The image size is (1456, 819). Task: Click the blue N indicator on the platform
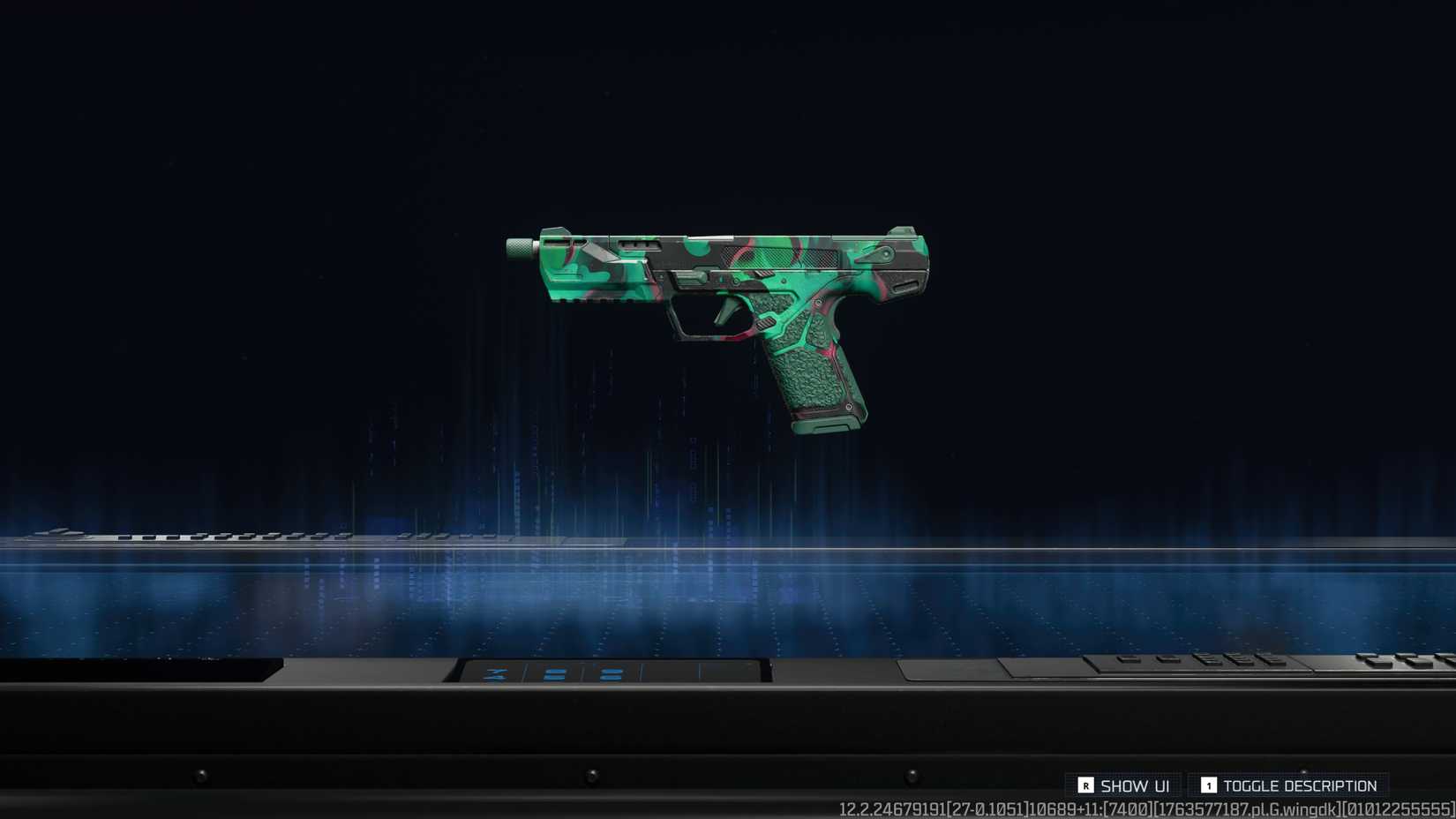[496, 674]
